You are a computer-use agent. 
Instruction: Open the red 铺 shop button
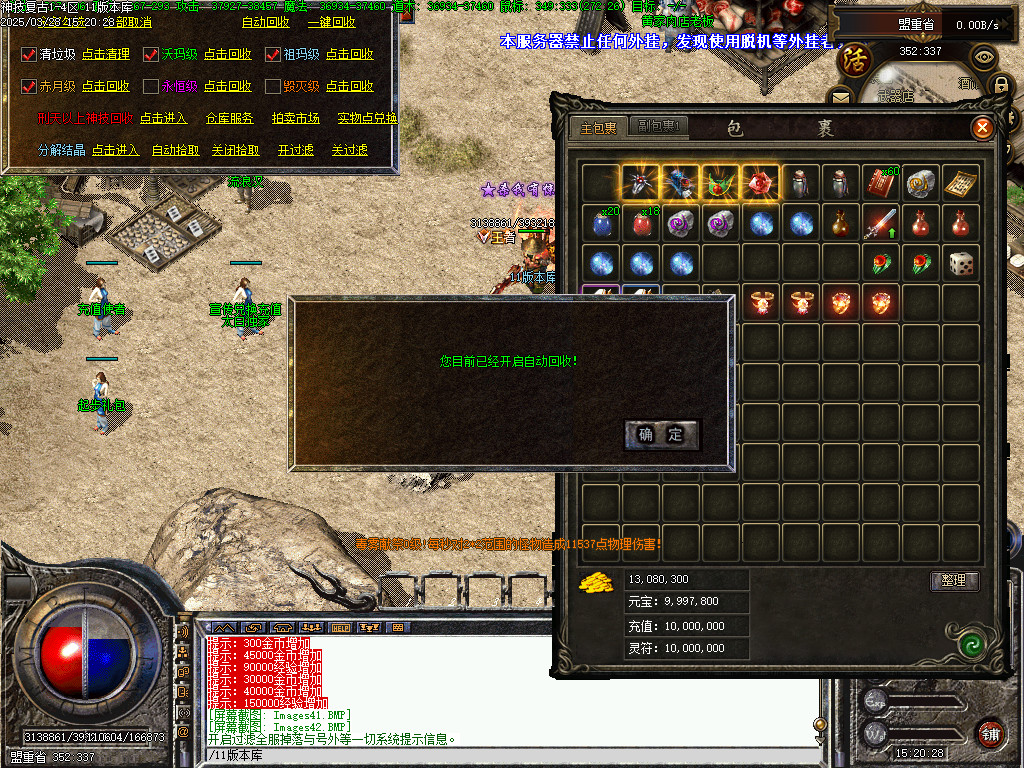[x=990, y=732]
